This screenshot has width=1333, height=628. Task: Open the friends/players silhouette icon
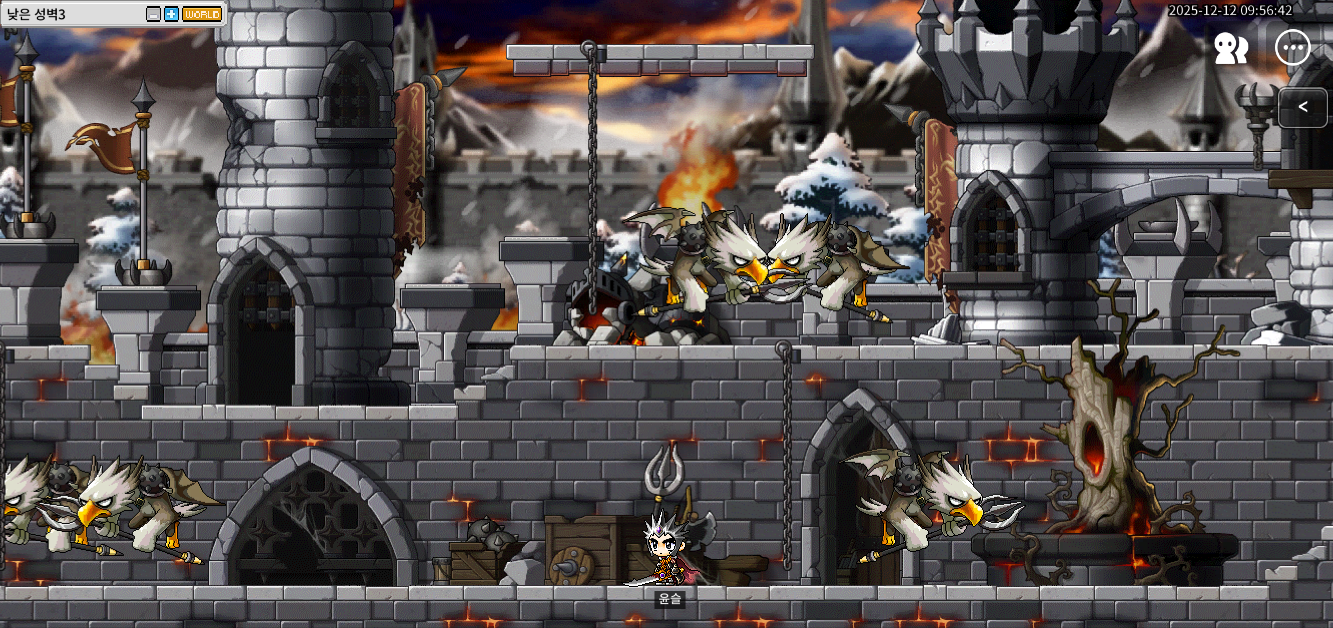(1230, 48)
